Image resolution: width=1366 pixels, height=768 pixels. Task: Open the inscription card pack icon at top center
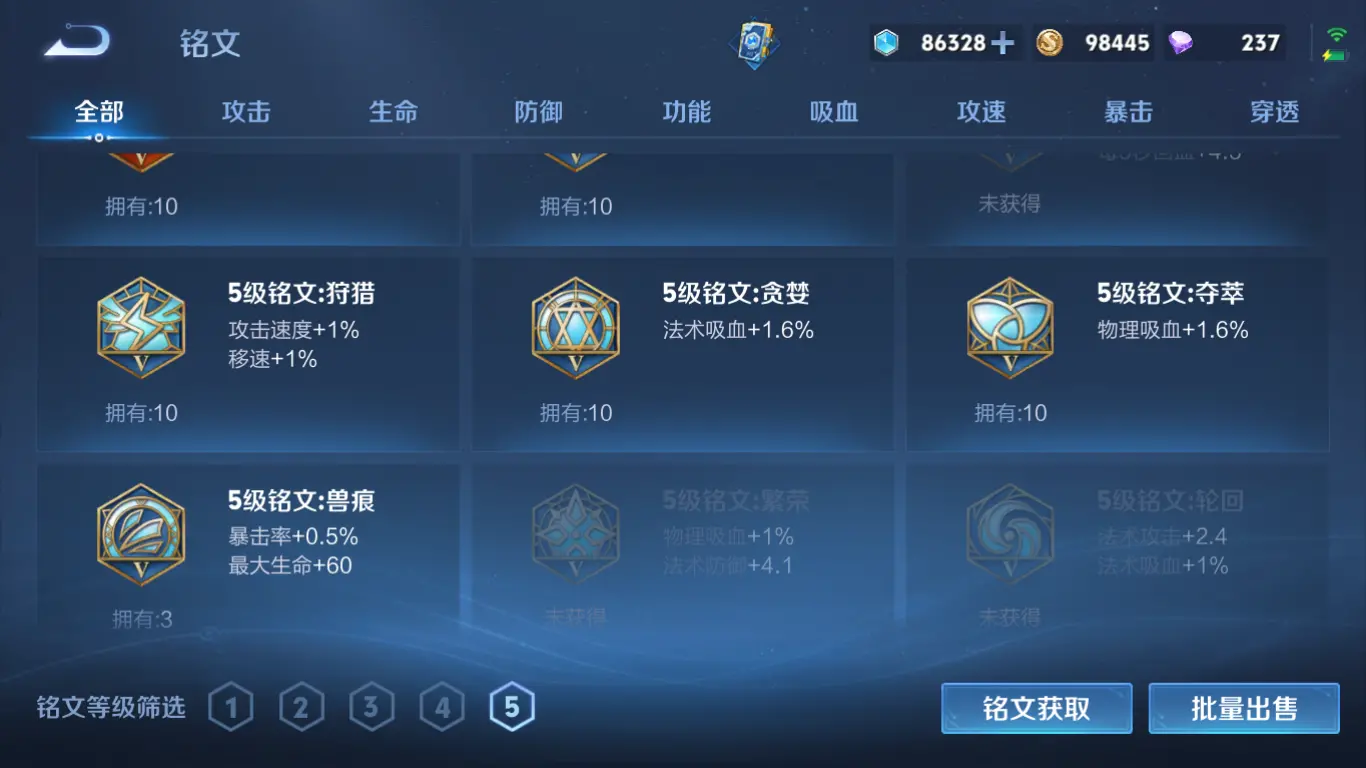click(x=757, y=42)
